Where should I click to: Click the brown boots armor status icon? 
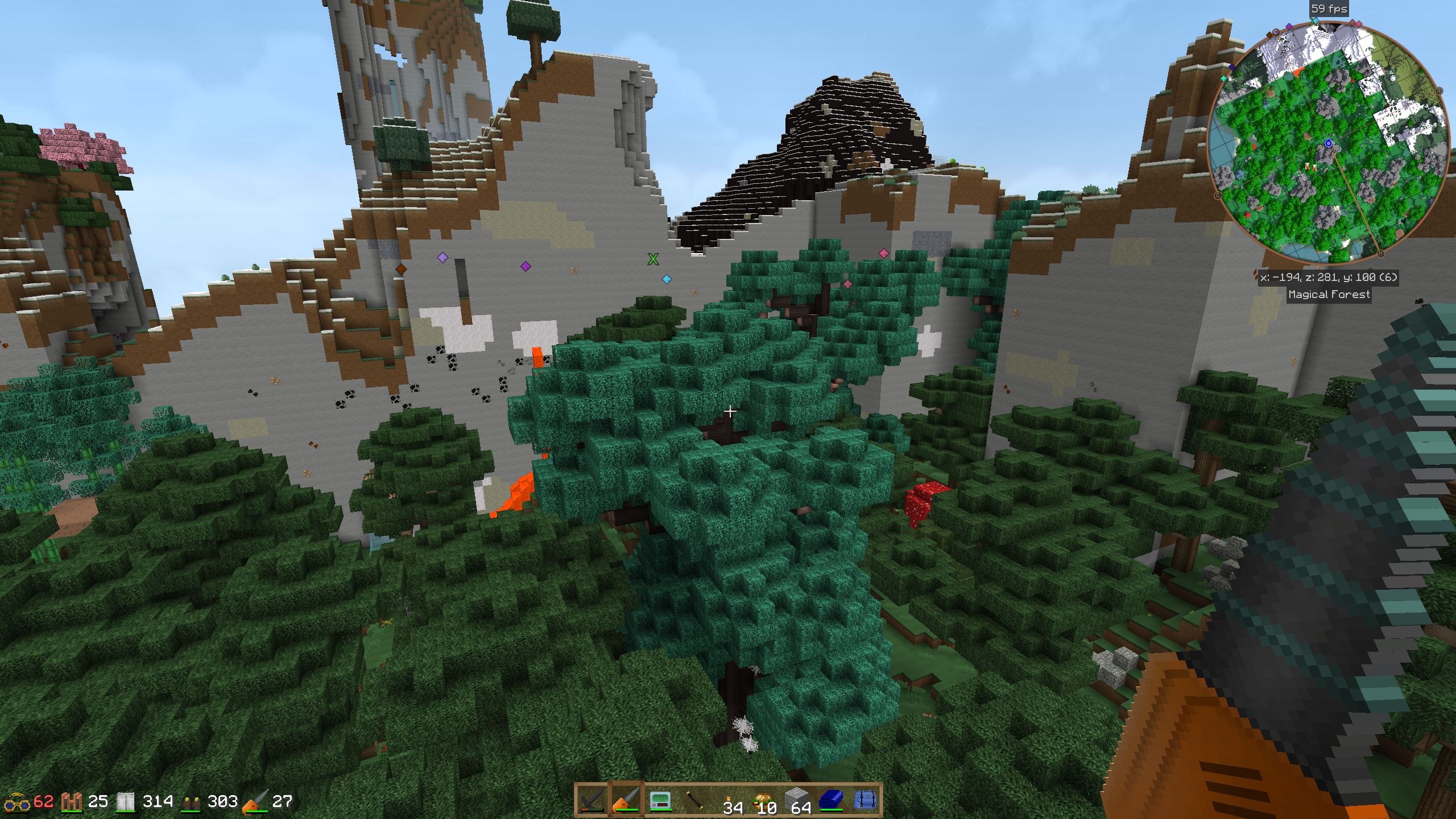192,803
